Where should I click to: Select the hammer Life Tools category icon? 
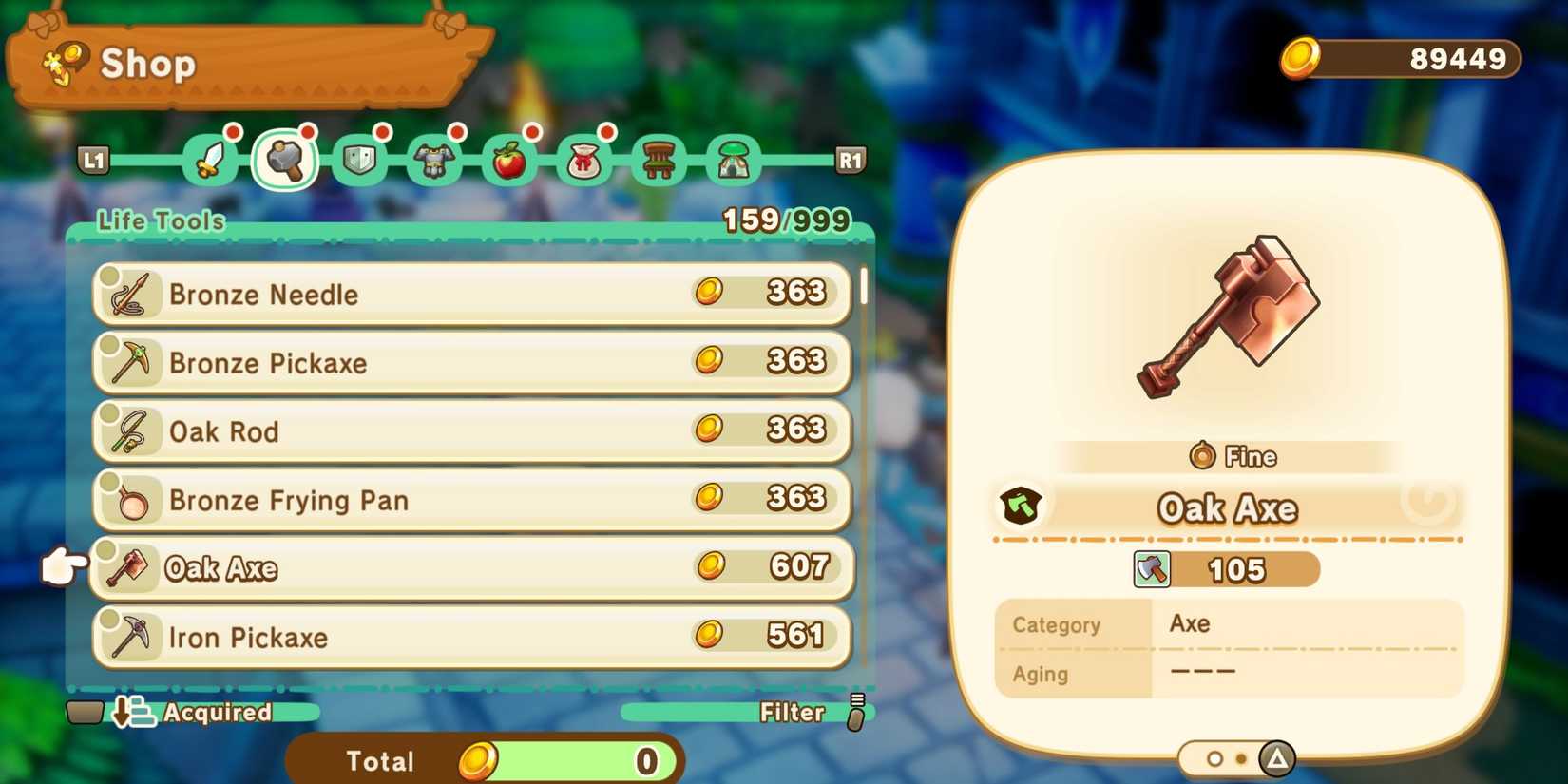click(x=285, y=160)
